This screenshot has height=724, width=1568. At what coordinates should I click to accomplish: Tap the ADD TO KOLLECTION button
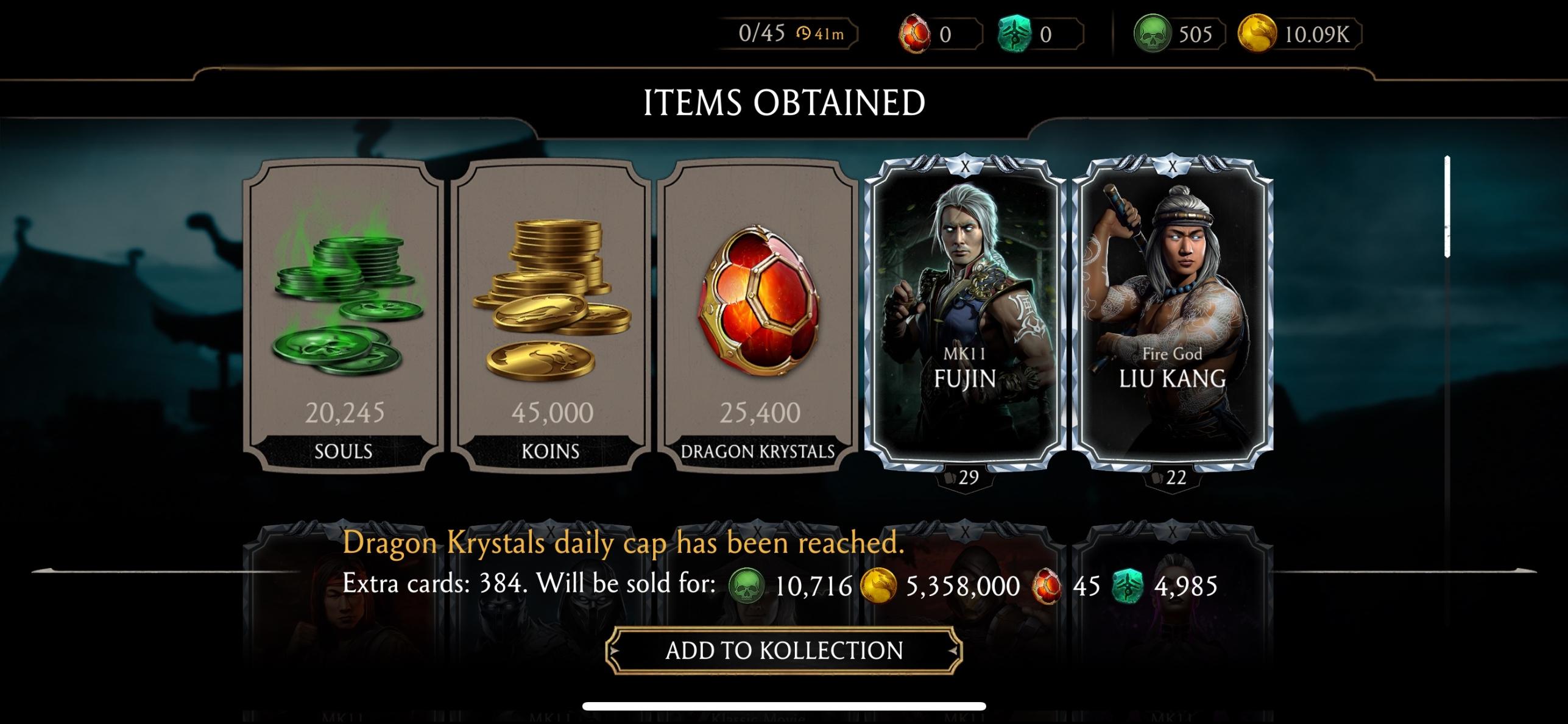tap(784, 650)
